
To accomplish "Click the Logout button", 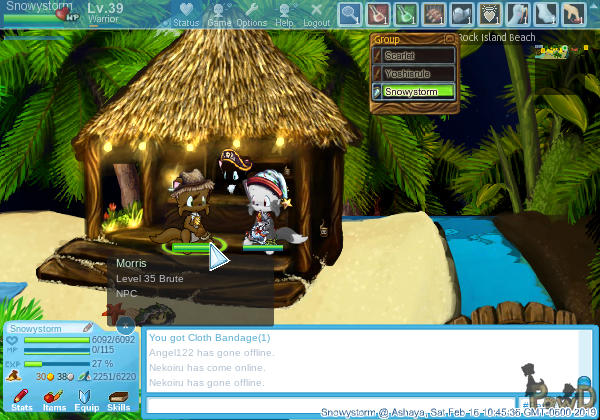I will pos(316,14).
